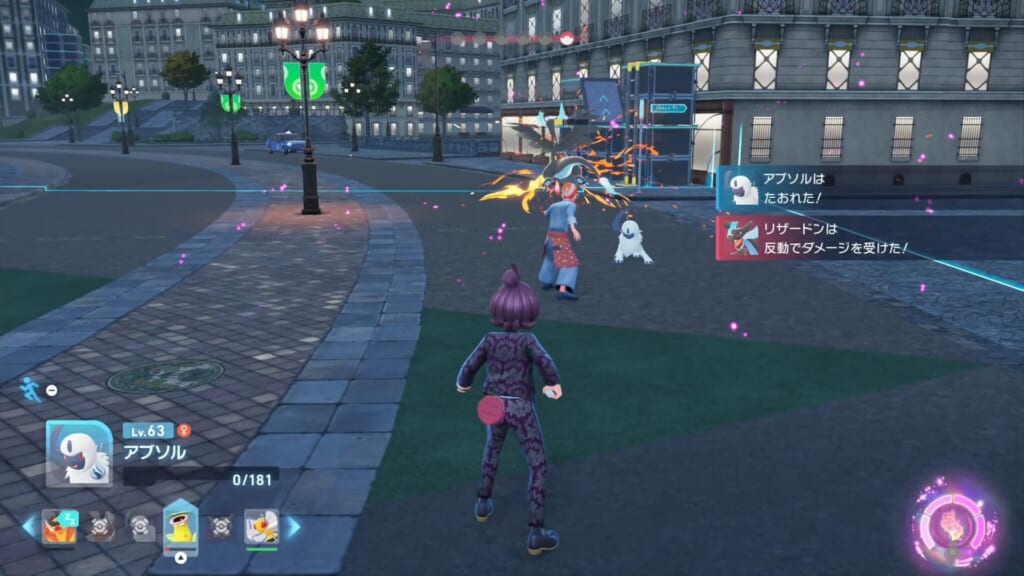1024x576 pixels.
Task: Toggle the blue running figure icon
Action: point(31,390)
